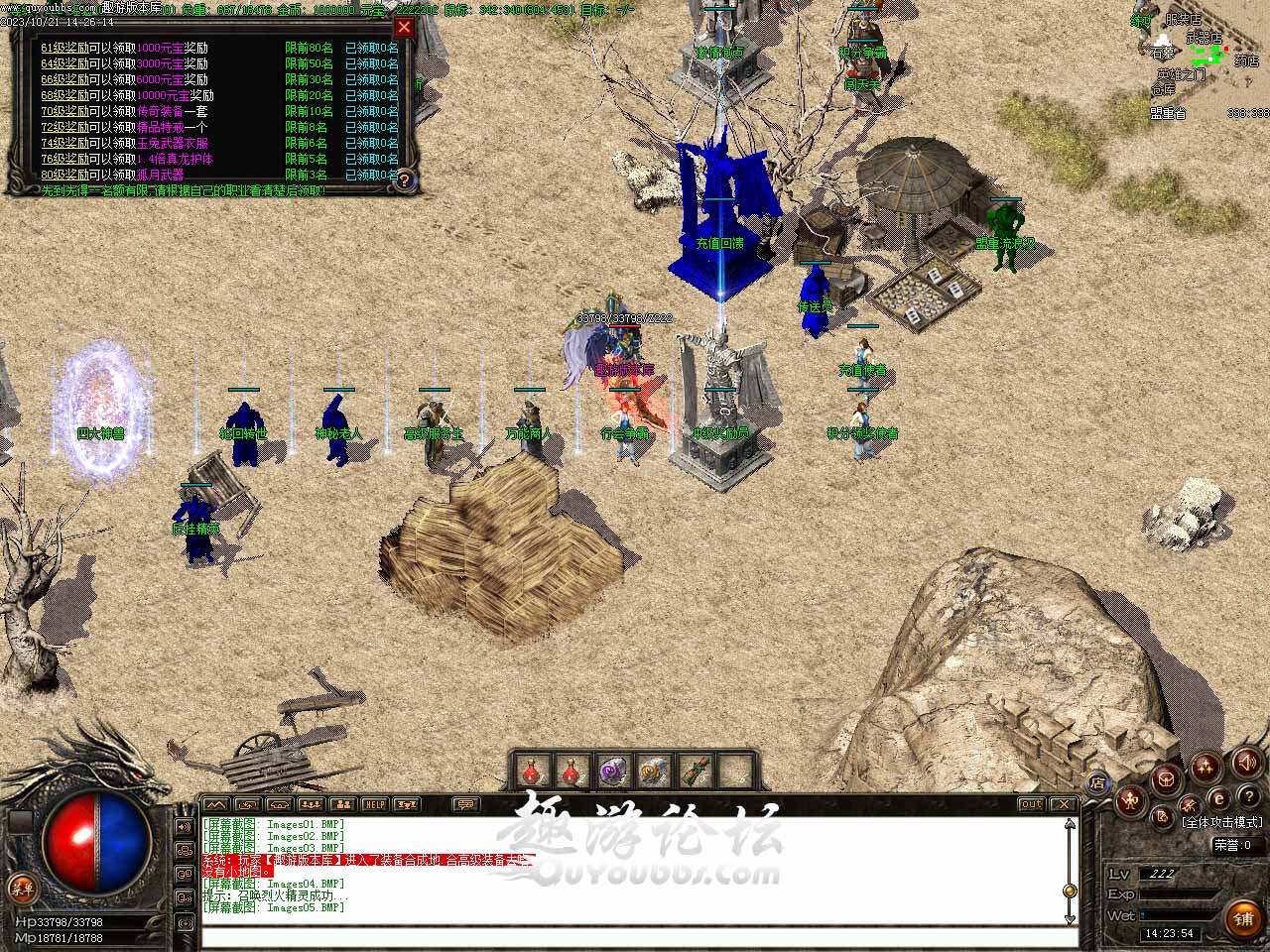This screenshot has width=1270, height=952.
Task: Toggle sound with the speaker orb
Action: (x=1246, y=762)
